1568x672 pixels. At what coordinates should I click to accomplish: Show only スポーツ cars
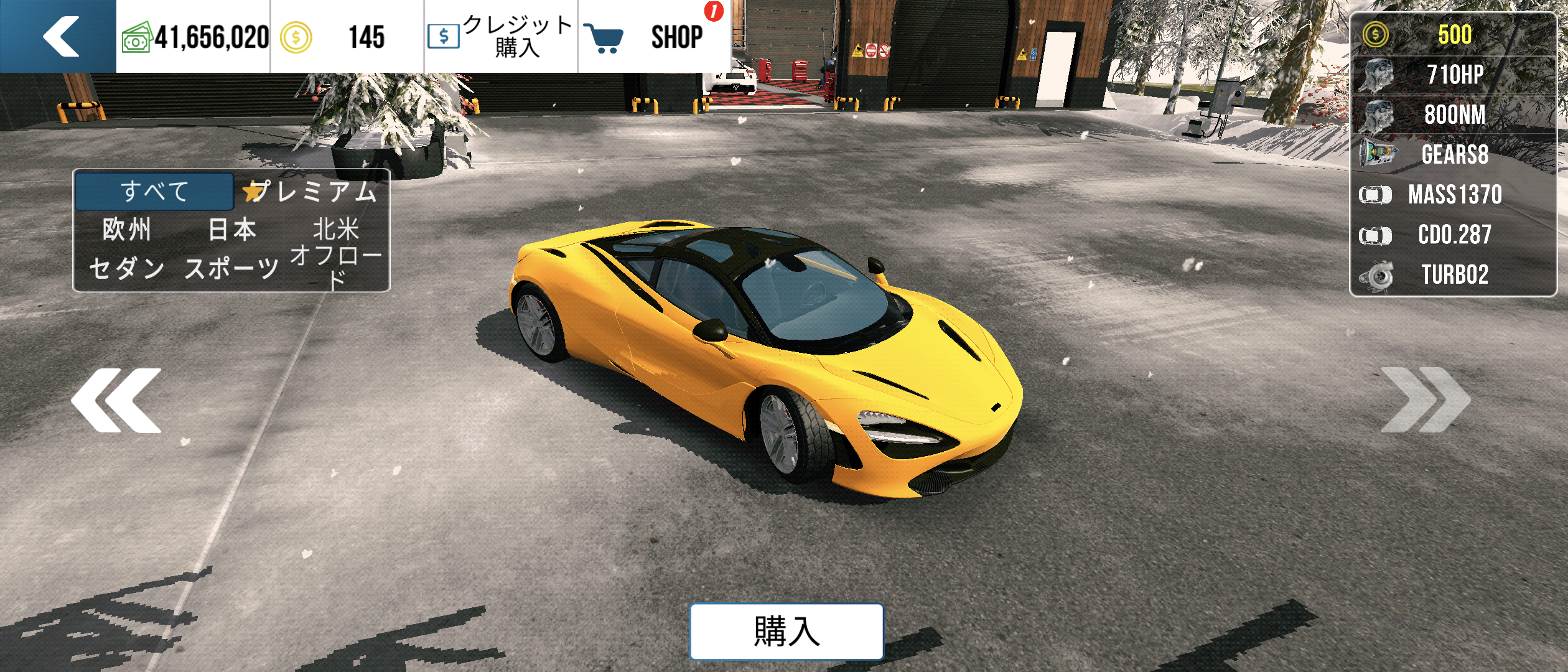[232, 269]
